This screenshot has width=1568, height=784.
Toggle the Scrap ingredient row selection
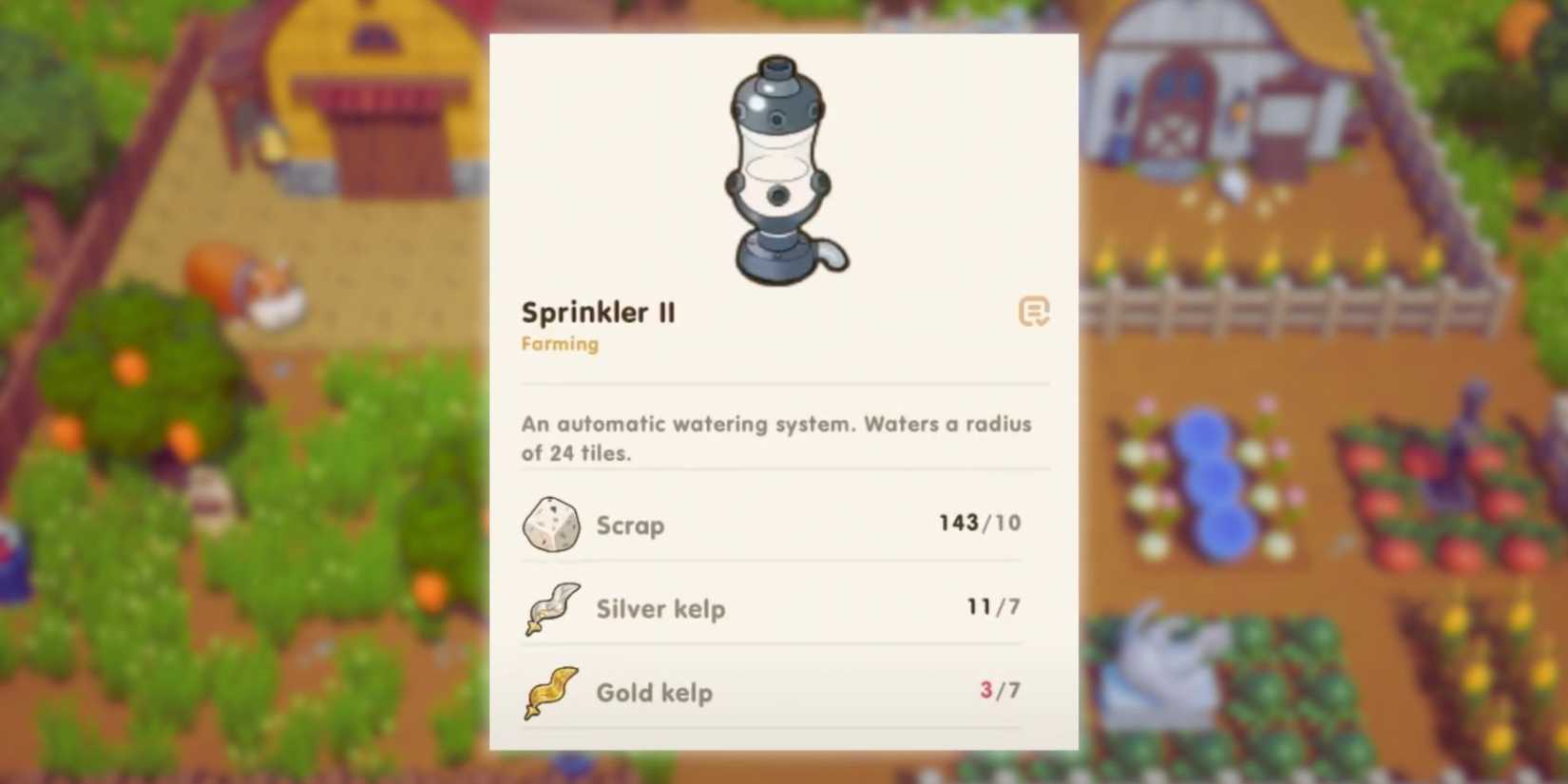click(x=770, y=524)
